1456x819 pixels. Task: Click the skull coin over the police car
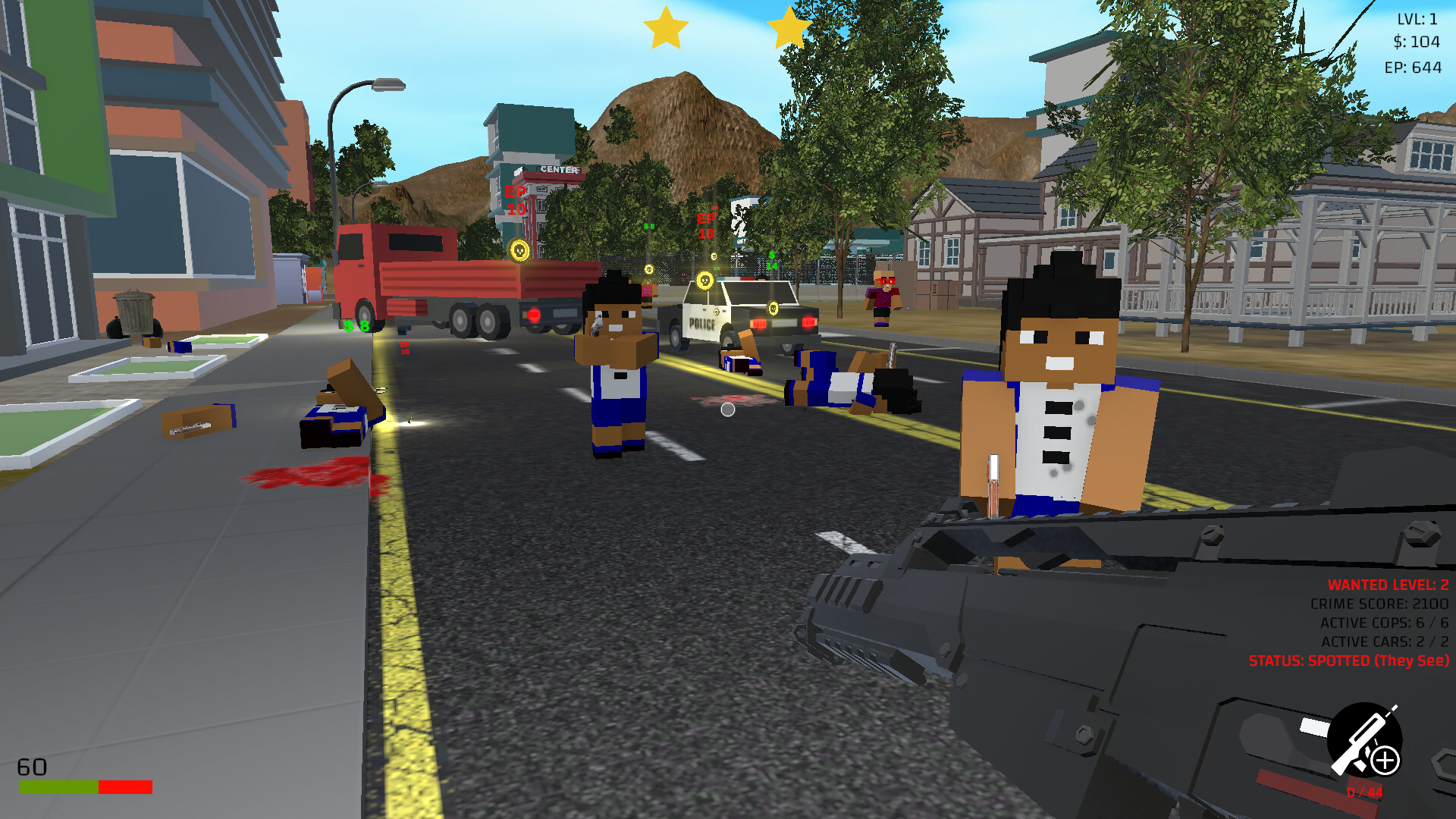pos(705,281)
